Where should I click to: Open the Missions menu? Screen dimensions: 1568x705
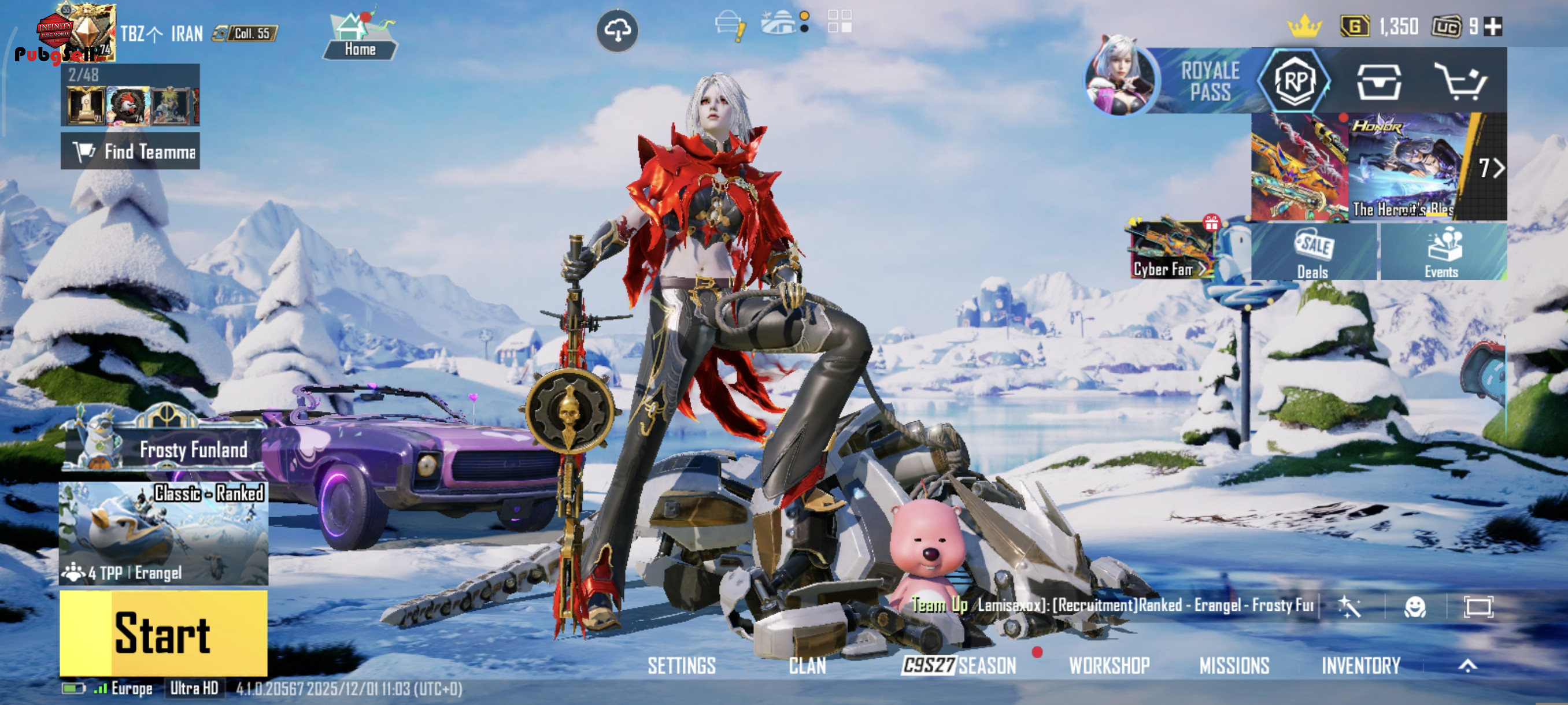tap(1234, 665)
